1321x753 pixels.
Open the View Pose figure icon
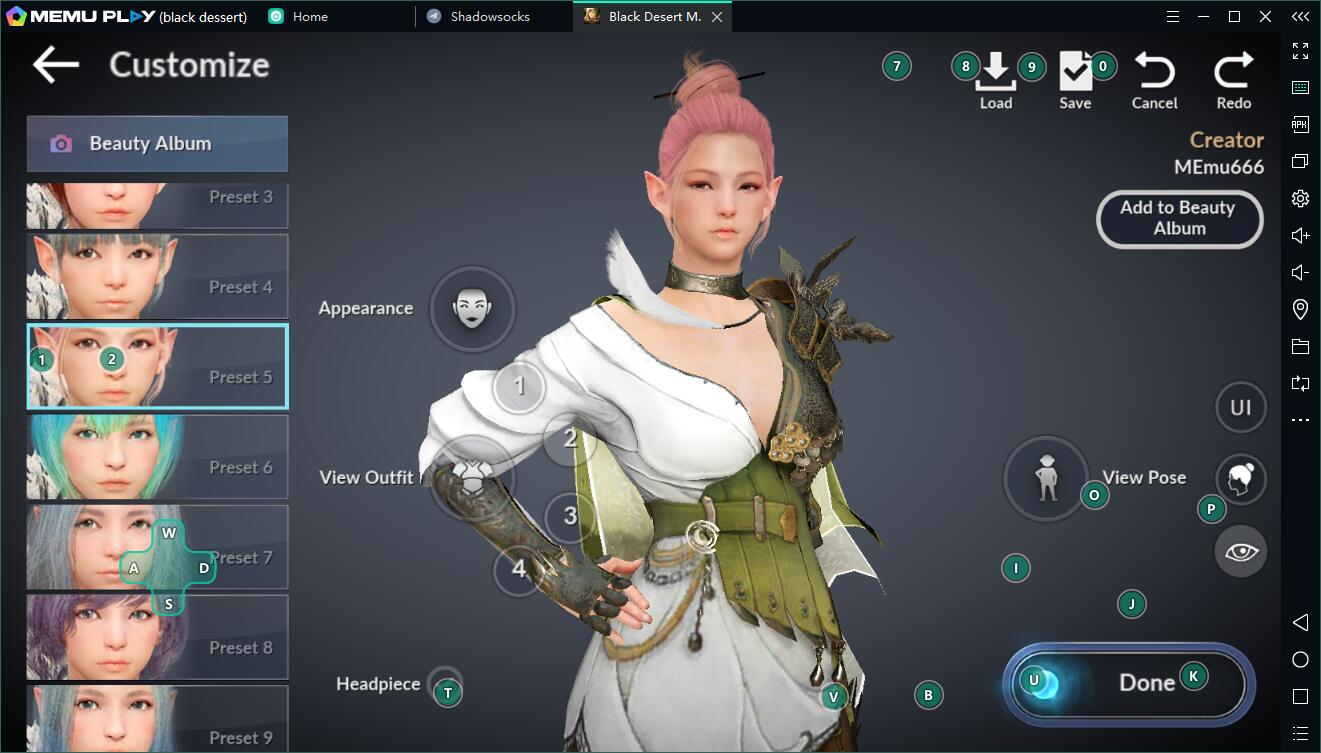click(x=1046, y=478)
